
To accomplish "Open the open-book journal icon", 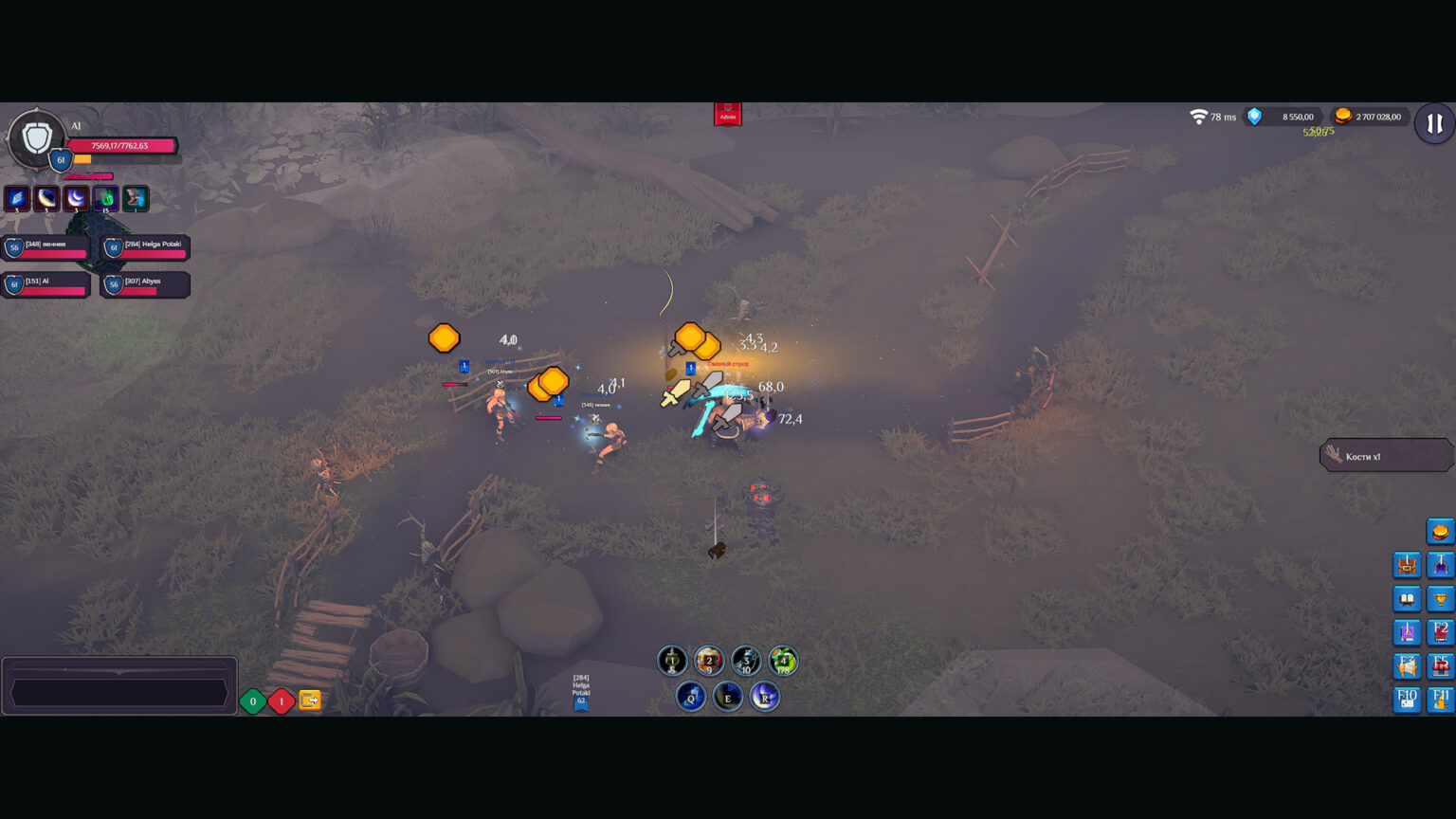I will [x=1407, y=599].
